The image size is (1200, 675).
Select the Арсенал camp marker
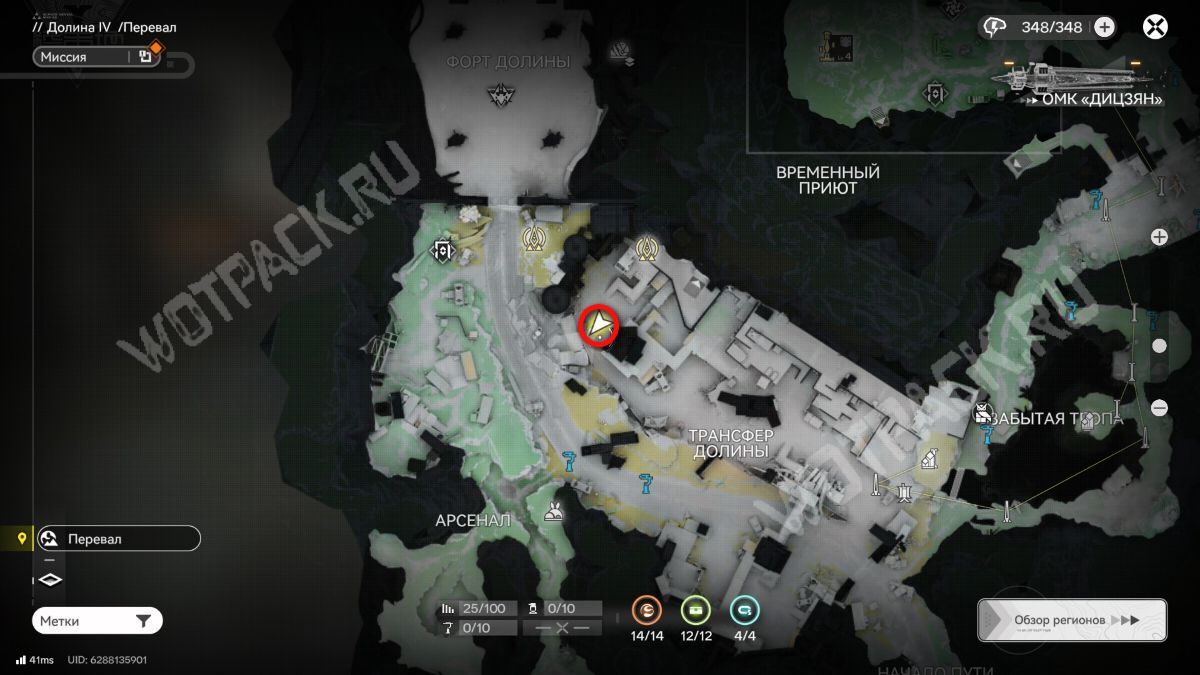(x=551, y=514)
